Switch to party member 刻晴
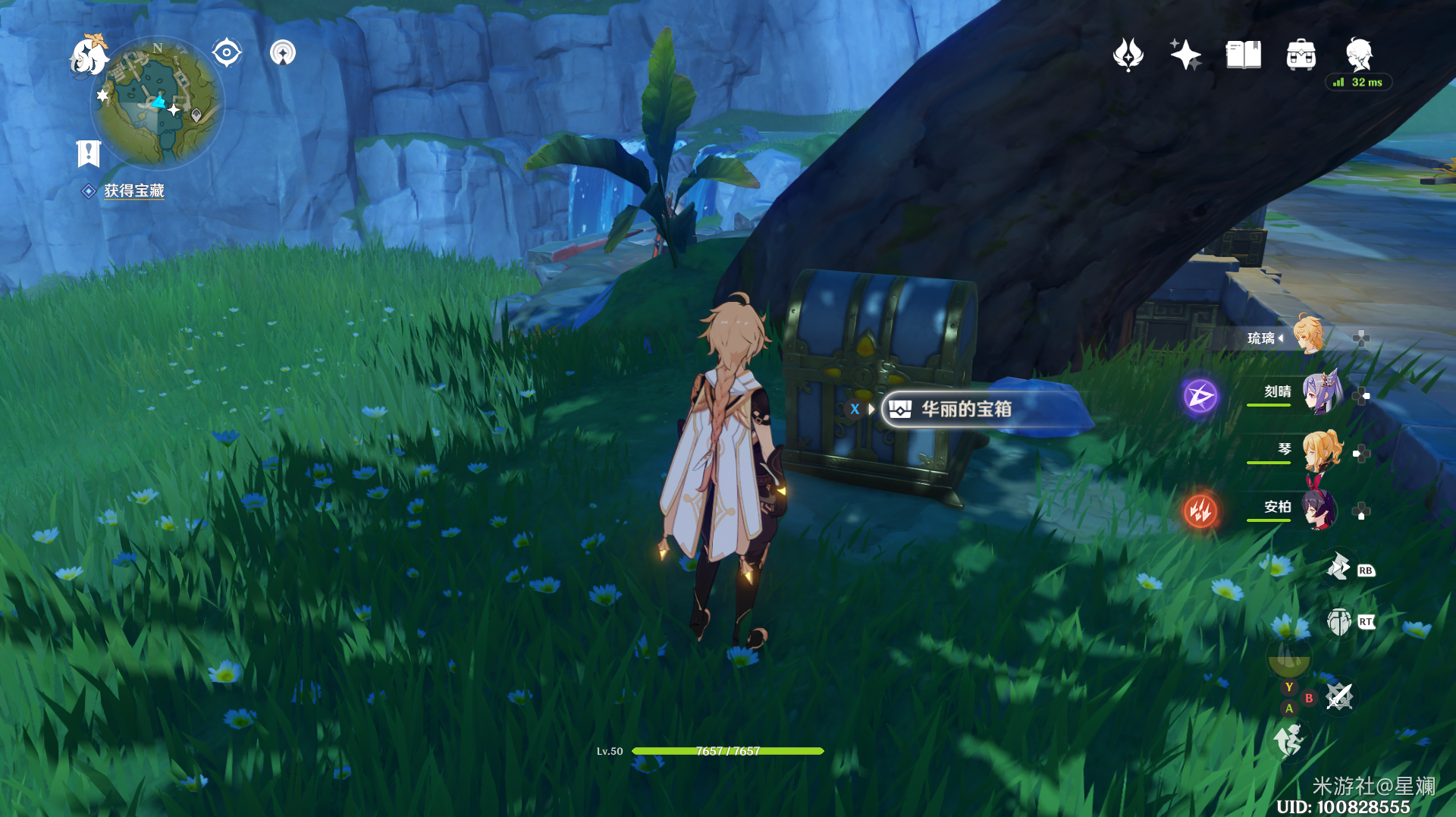Viewport: 1456px width, 817px height. [x=1321, y=393]
